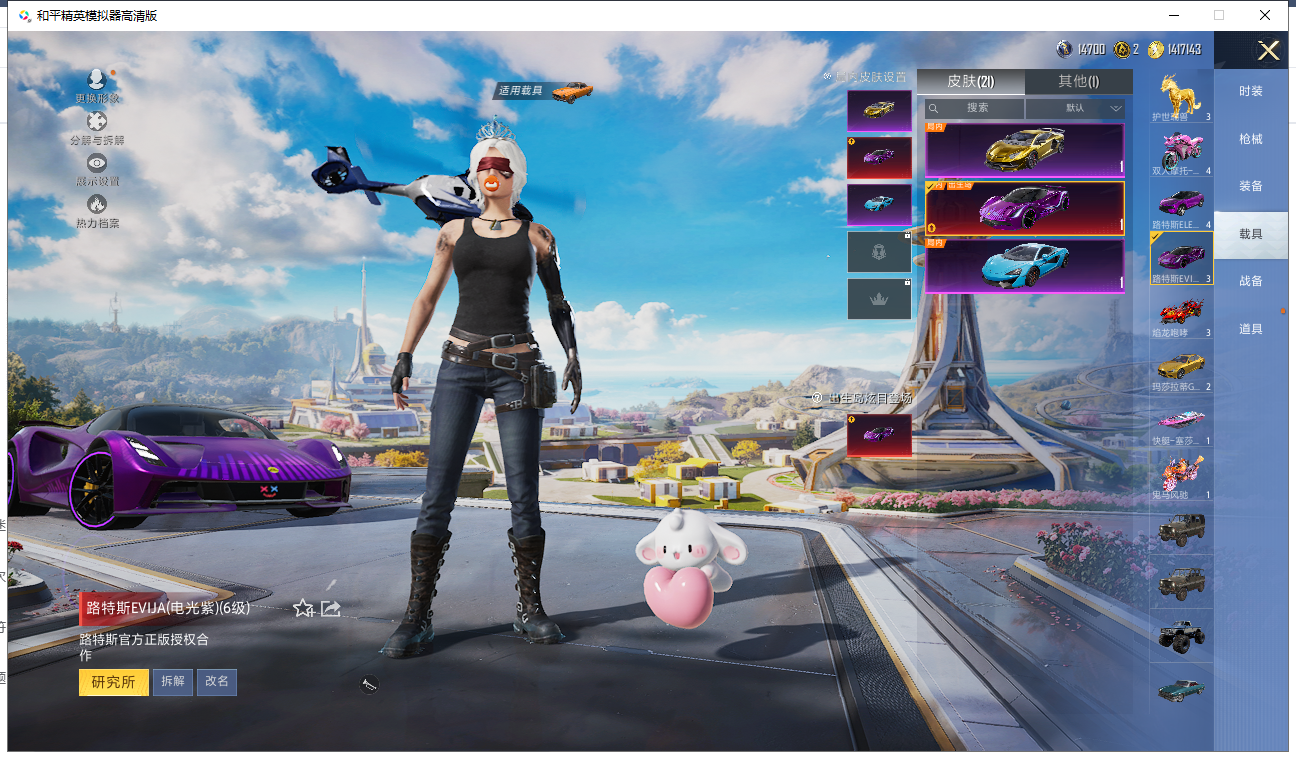This screenshot has width=1296, height=759.
Task: Choose the gold sports car skin row
Action: pos(1024,150)
